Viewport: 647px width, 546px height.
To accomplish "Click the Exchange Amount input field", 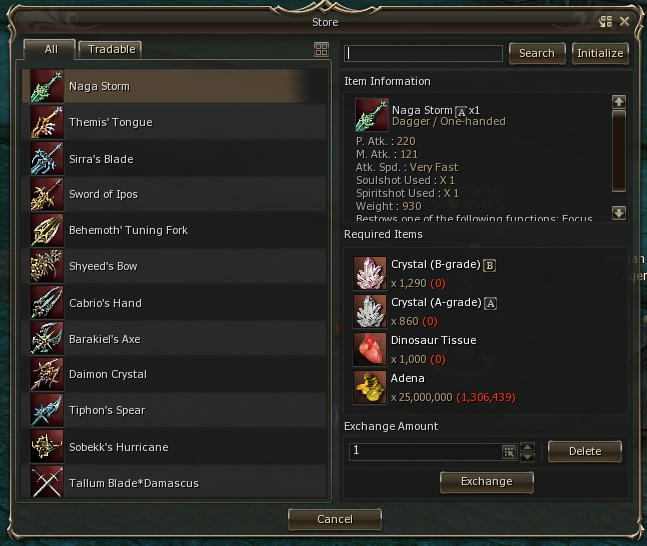I will click(424, 451).
